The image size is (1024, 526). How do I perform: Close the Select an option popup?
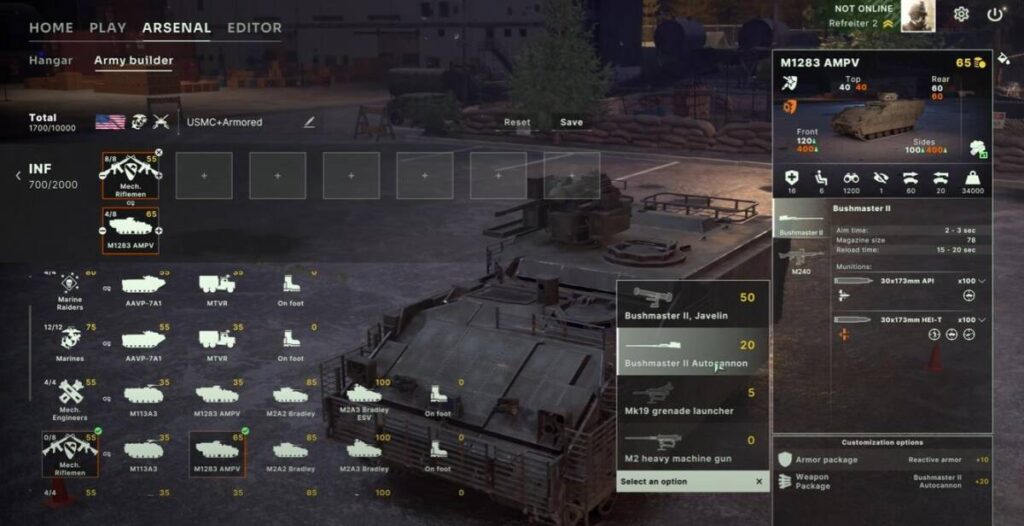tap(759, 482)
